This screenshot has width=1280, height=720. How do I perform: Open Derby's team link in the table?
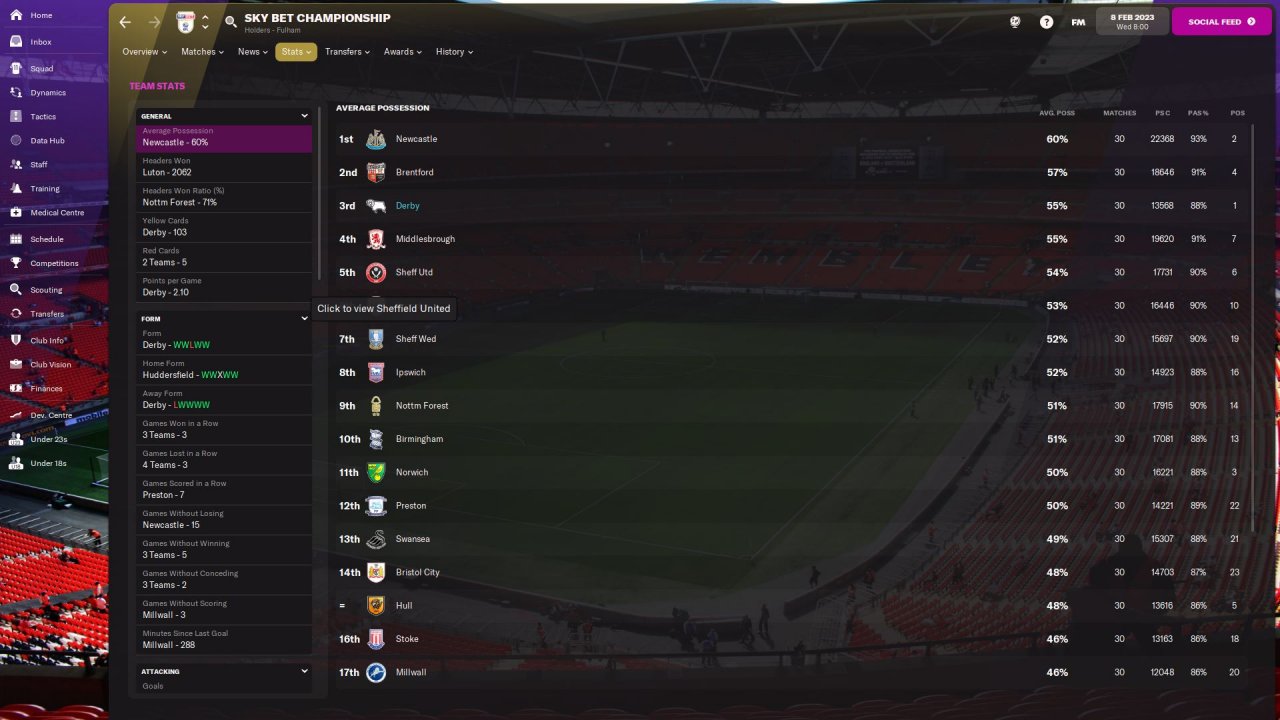(407, 206)
